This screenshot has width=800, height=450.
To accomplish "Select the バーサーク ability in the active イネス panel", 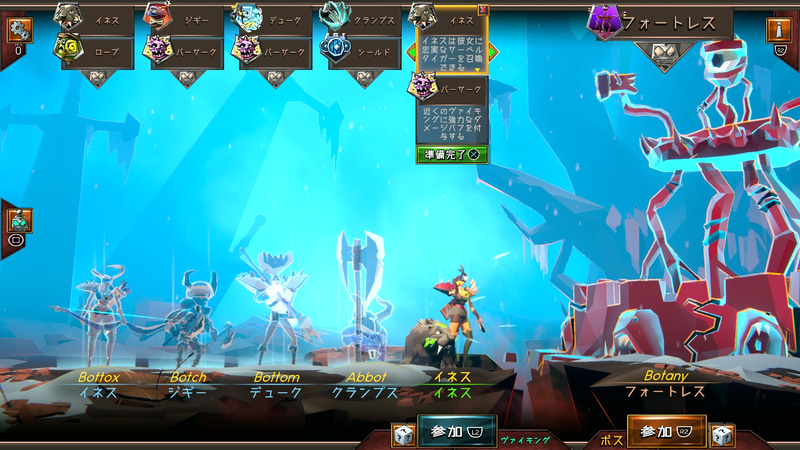I will 452,89.
